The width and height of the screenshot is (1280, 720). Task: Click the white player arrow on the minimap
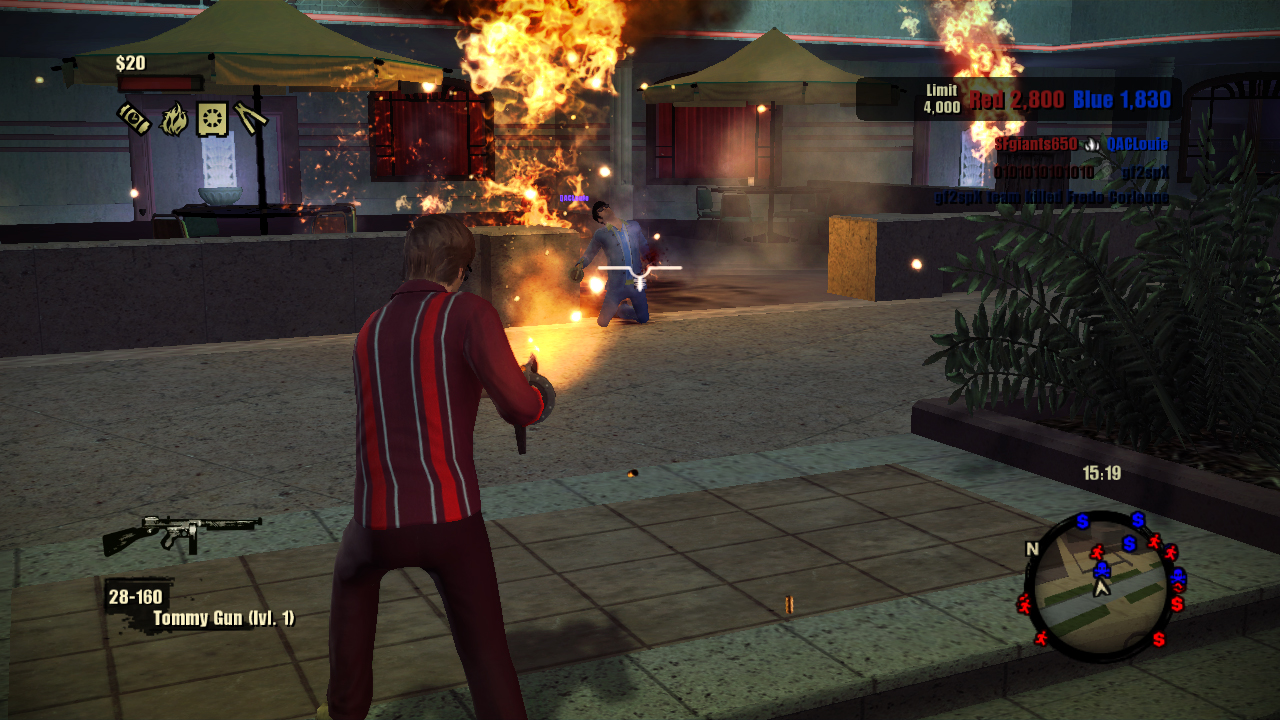coord(1102,588)
